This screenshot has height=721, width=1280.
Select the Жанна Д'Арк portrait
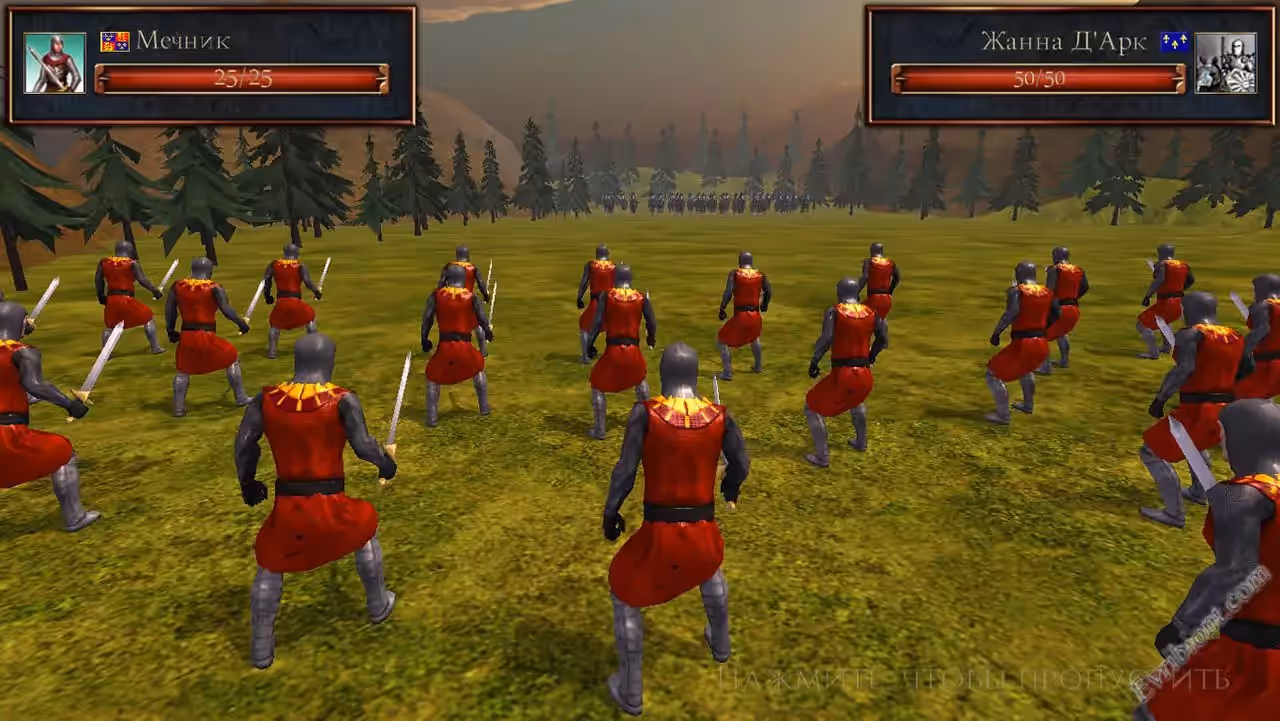(x=1225, y=63)
